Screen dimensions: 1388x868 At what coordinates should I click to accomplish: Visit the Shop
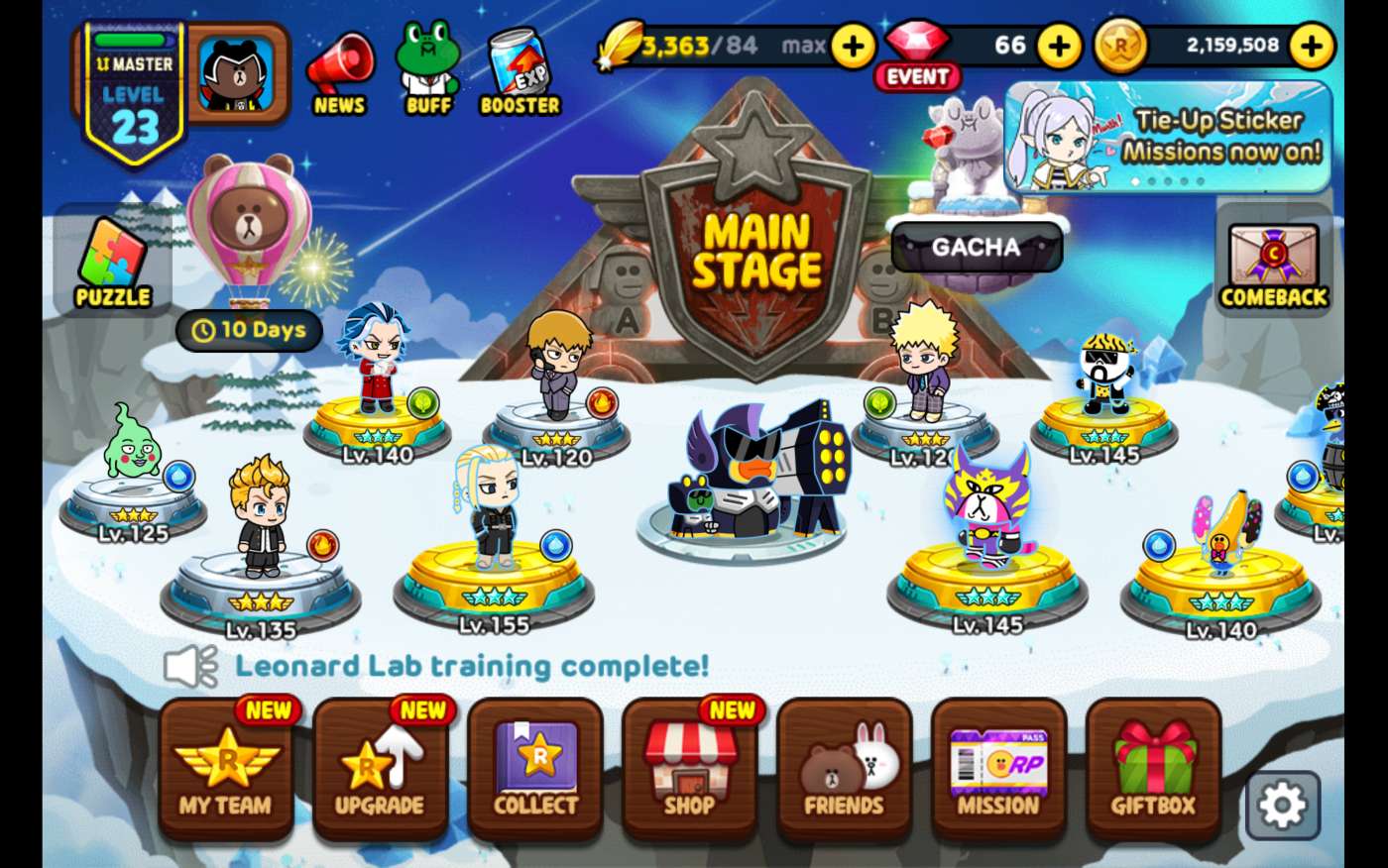point(690,770)
